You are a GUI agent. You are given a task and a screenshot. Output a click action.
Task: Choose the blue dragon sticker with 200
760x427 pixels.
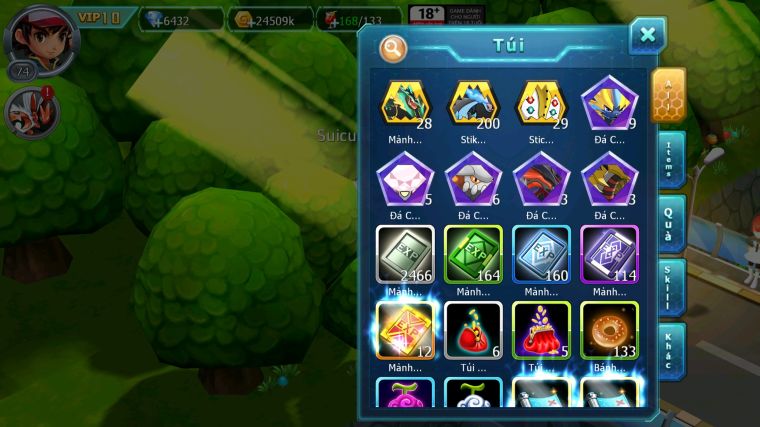[x=473, y=104]
